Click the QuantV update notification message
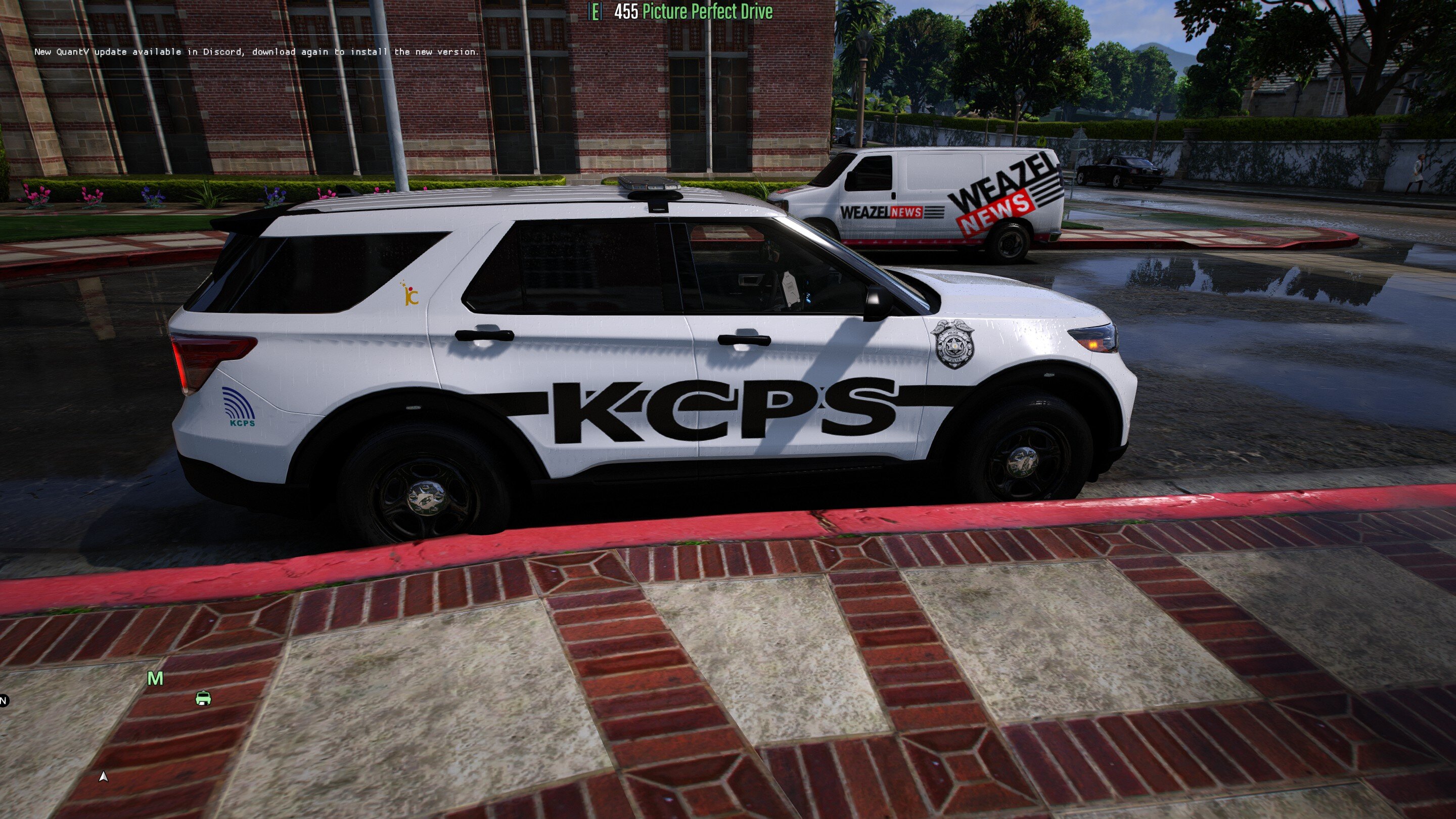Screen dimensions: 1456x819 (256, 52)
